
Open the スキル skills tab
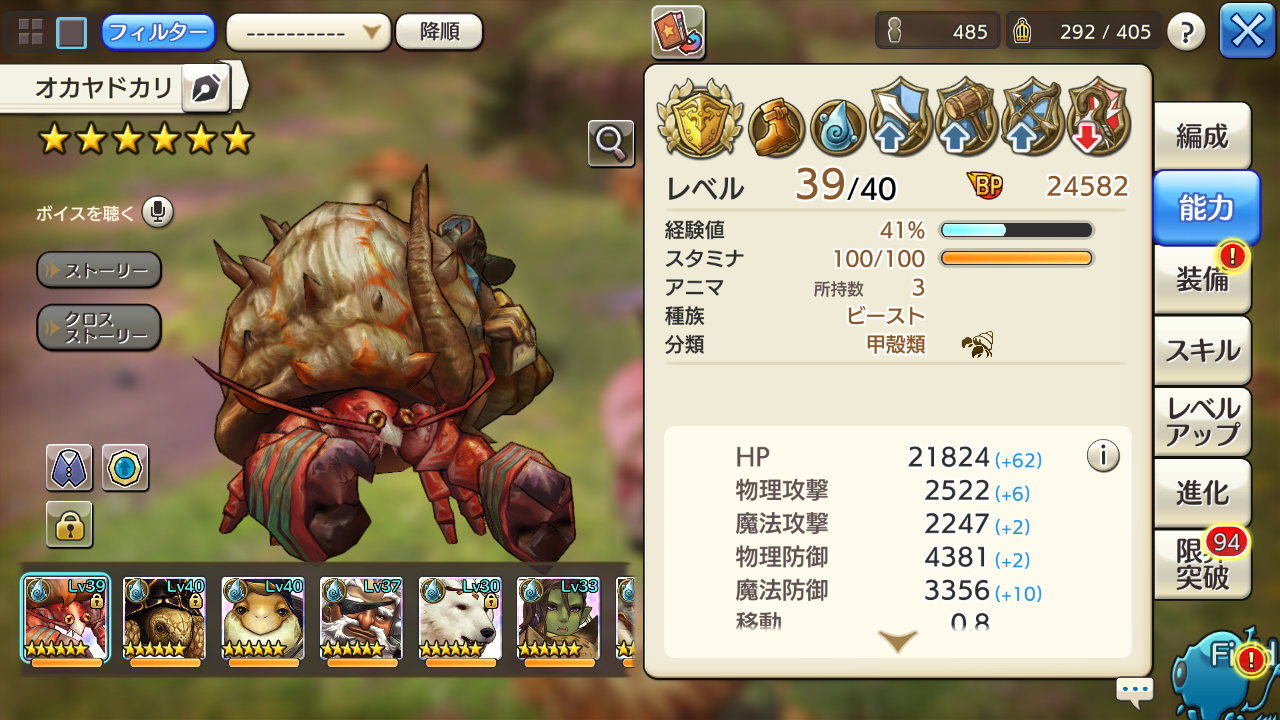pyautogui.click(x=1202, y=350)
